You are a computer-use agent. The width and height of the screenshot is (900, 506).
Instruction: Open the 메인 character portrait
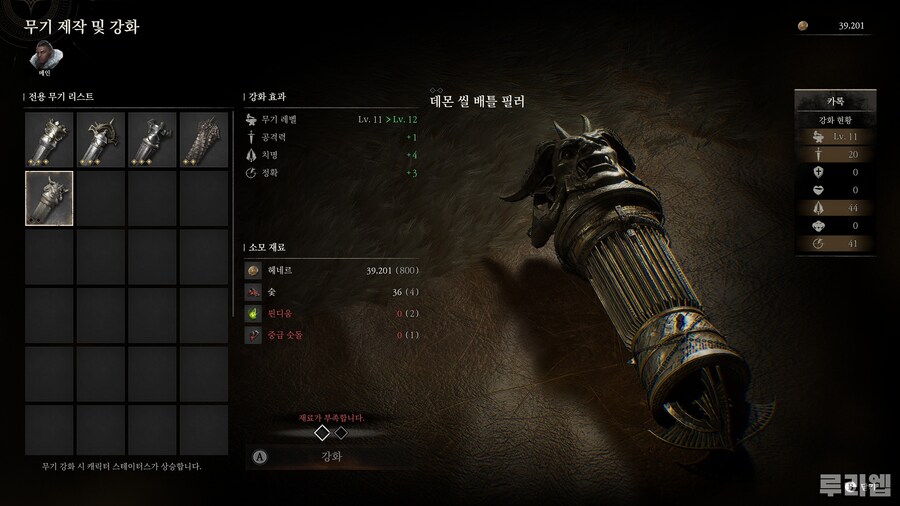44,55
